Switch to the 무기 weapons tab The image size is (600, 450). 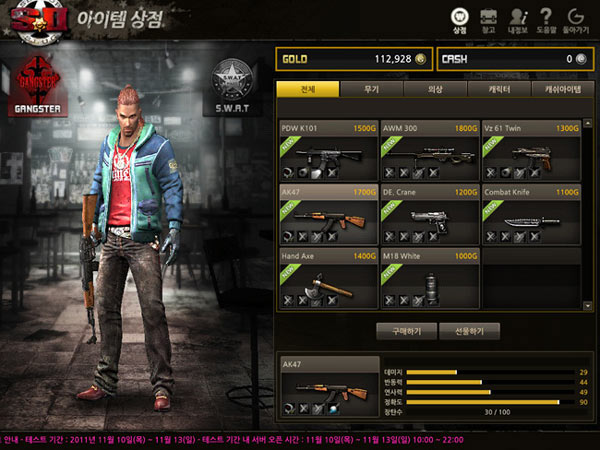[371, 90]
